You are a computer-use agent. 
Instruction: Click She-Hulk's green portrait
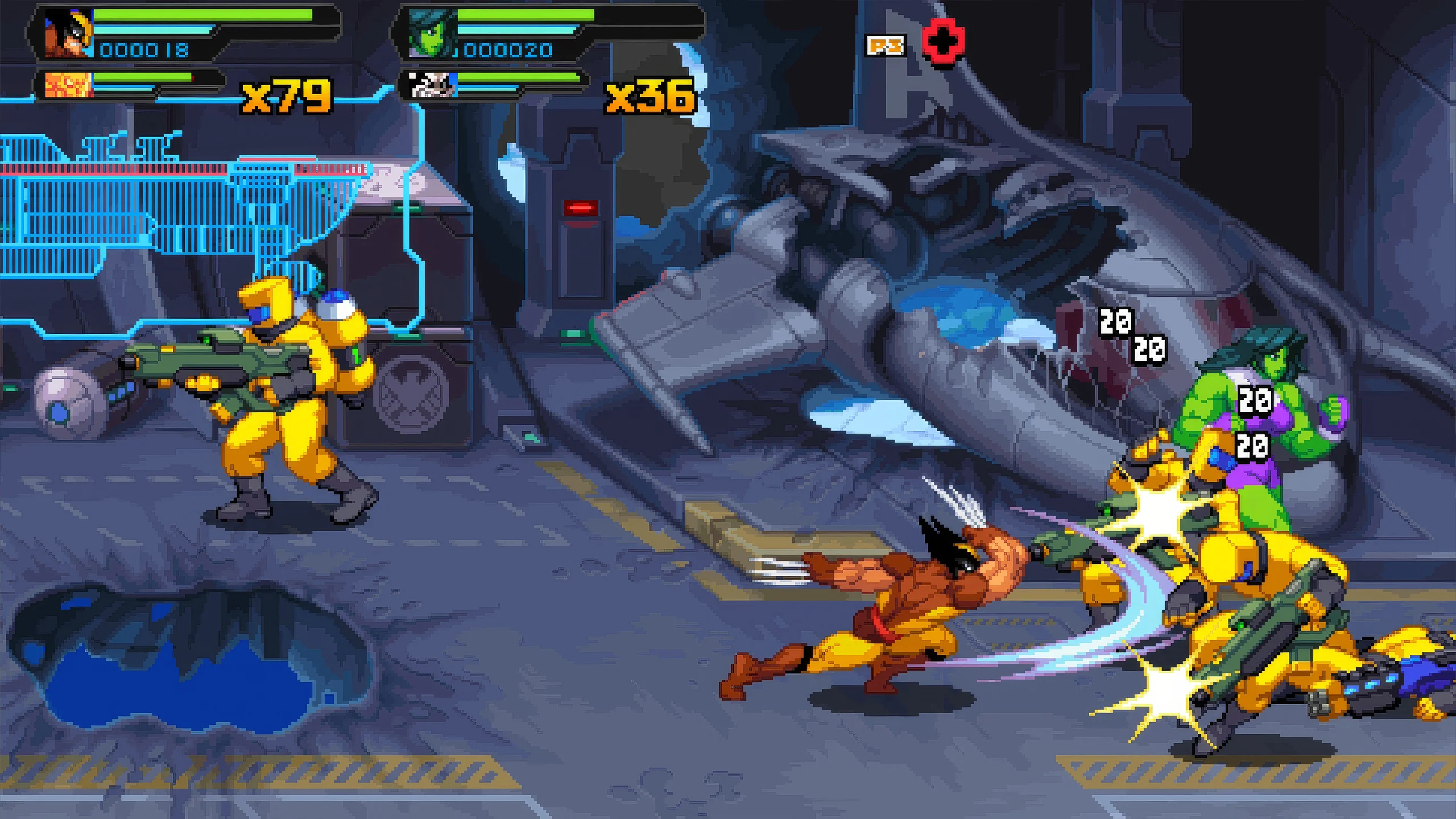pos(432,33)
